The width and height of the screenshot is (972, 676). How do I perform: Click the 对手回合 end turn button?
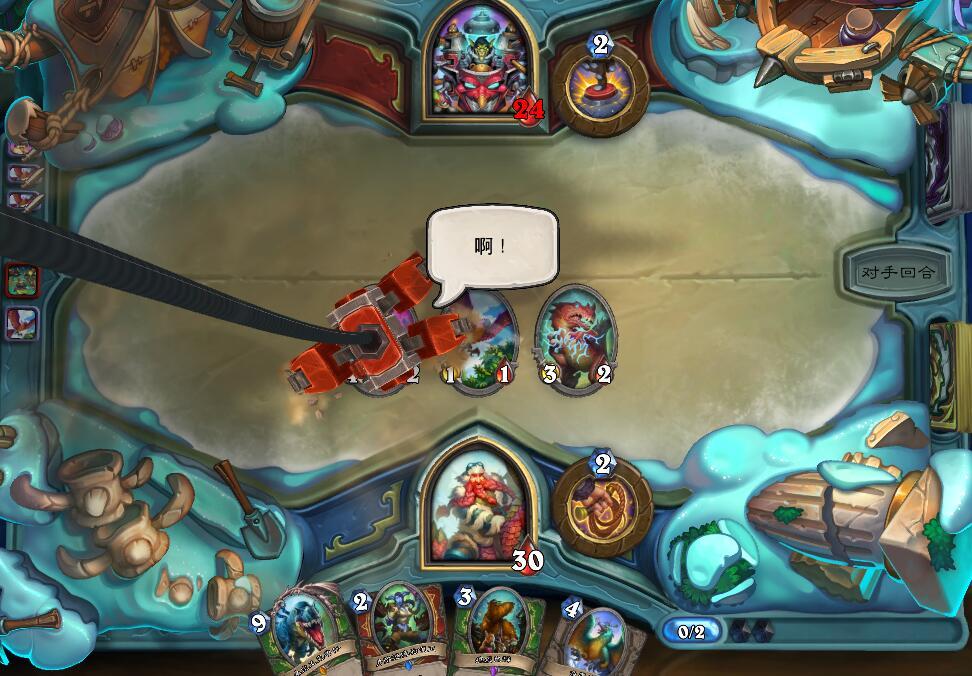coord(888,272)
